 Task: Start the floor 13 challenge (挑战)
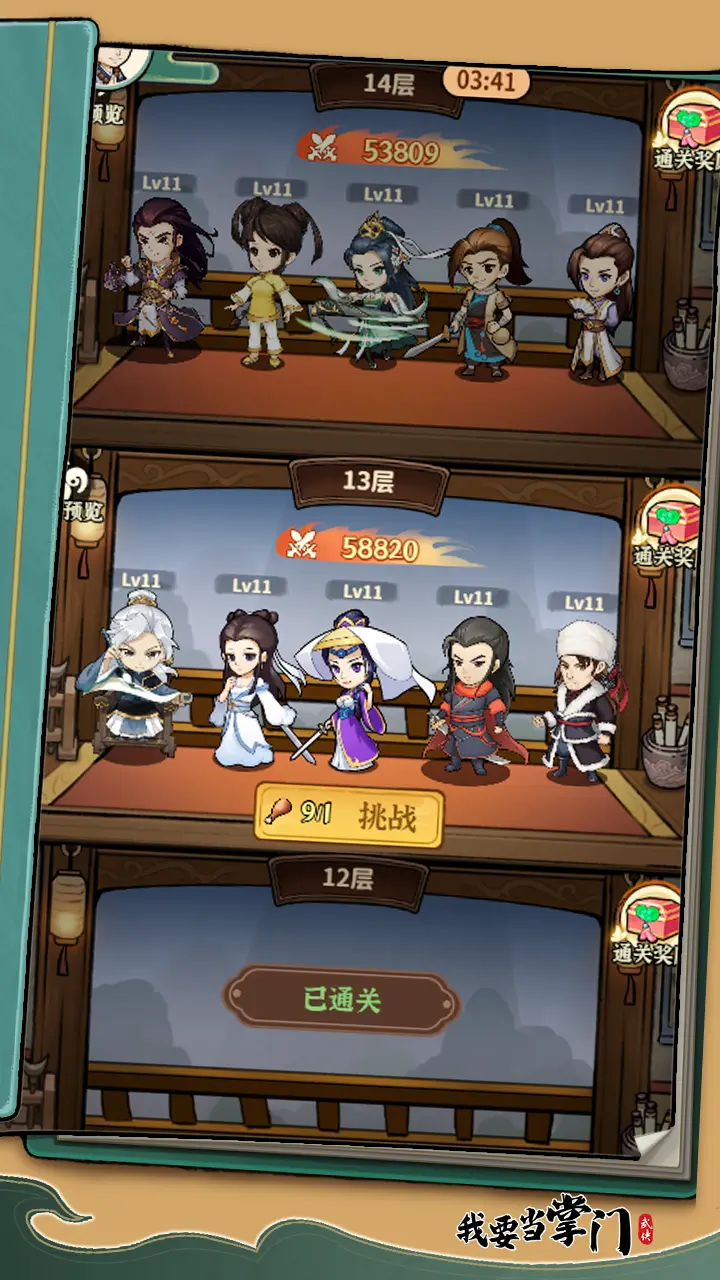pyautogui.click(x=349, y=814)
